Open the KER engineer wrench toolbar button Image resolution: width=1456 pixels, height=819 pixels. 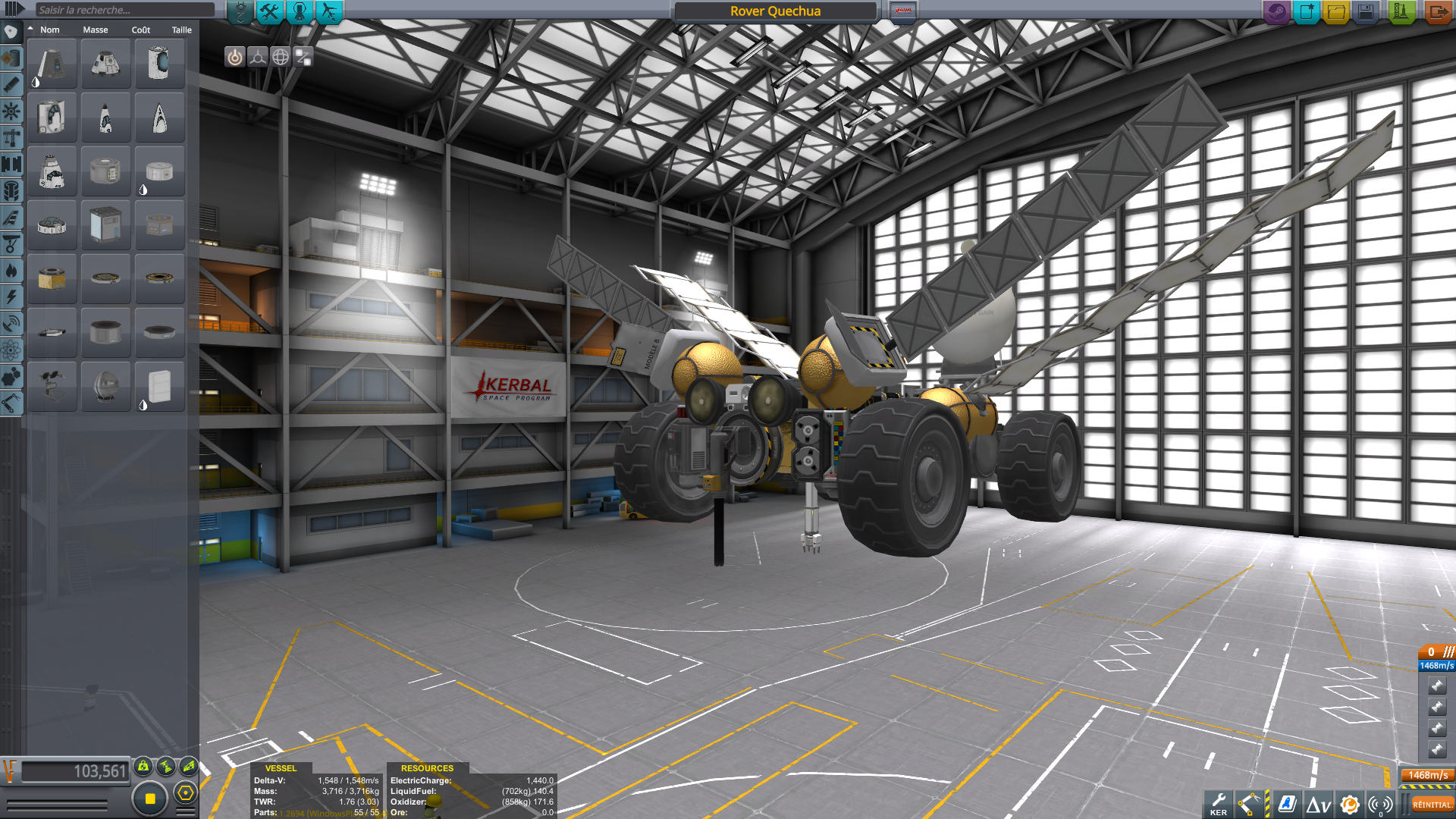pyautogui.click(x=1219, y=804)
